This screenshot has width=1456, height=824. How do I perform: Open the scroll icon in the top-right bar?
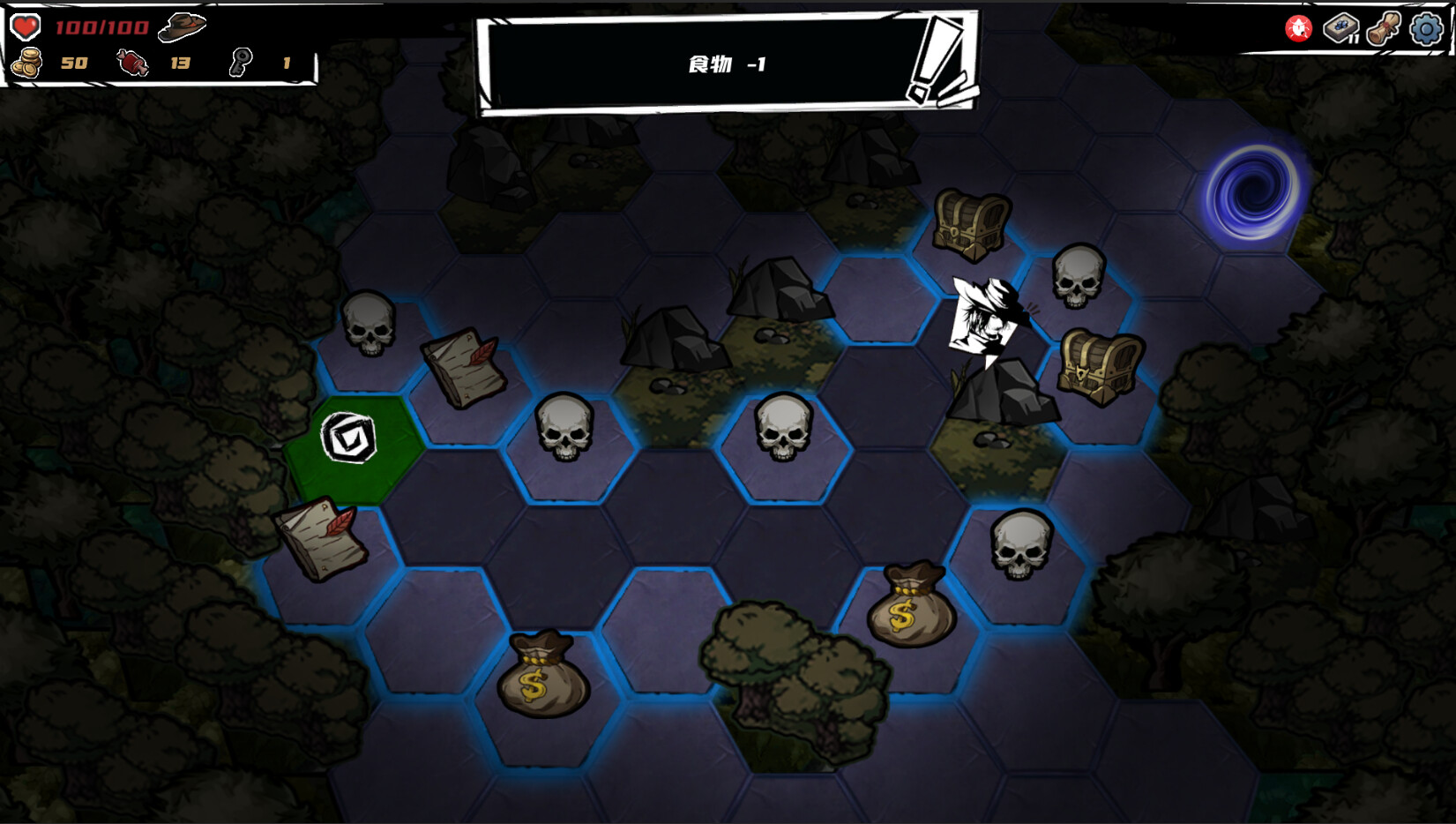tap(1384, 28)
